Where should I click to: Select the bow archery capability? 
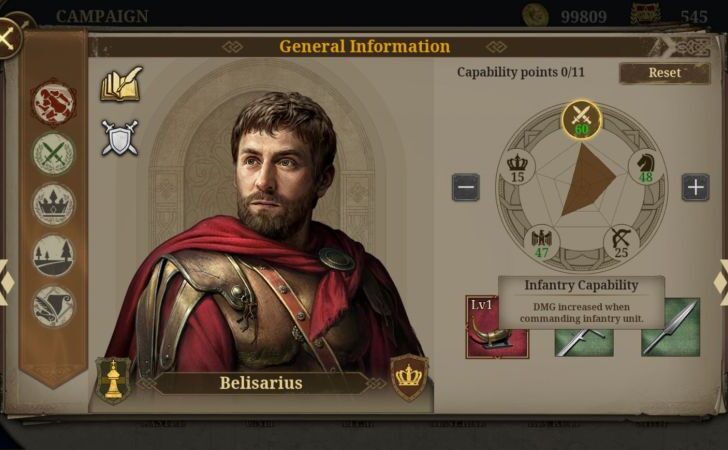(621, 242)
